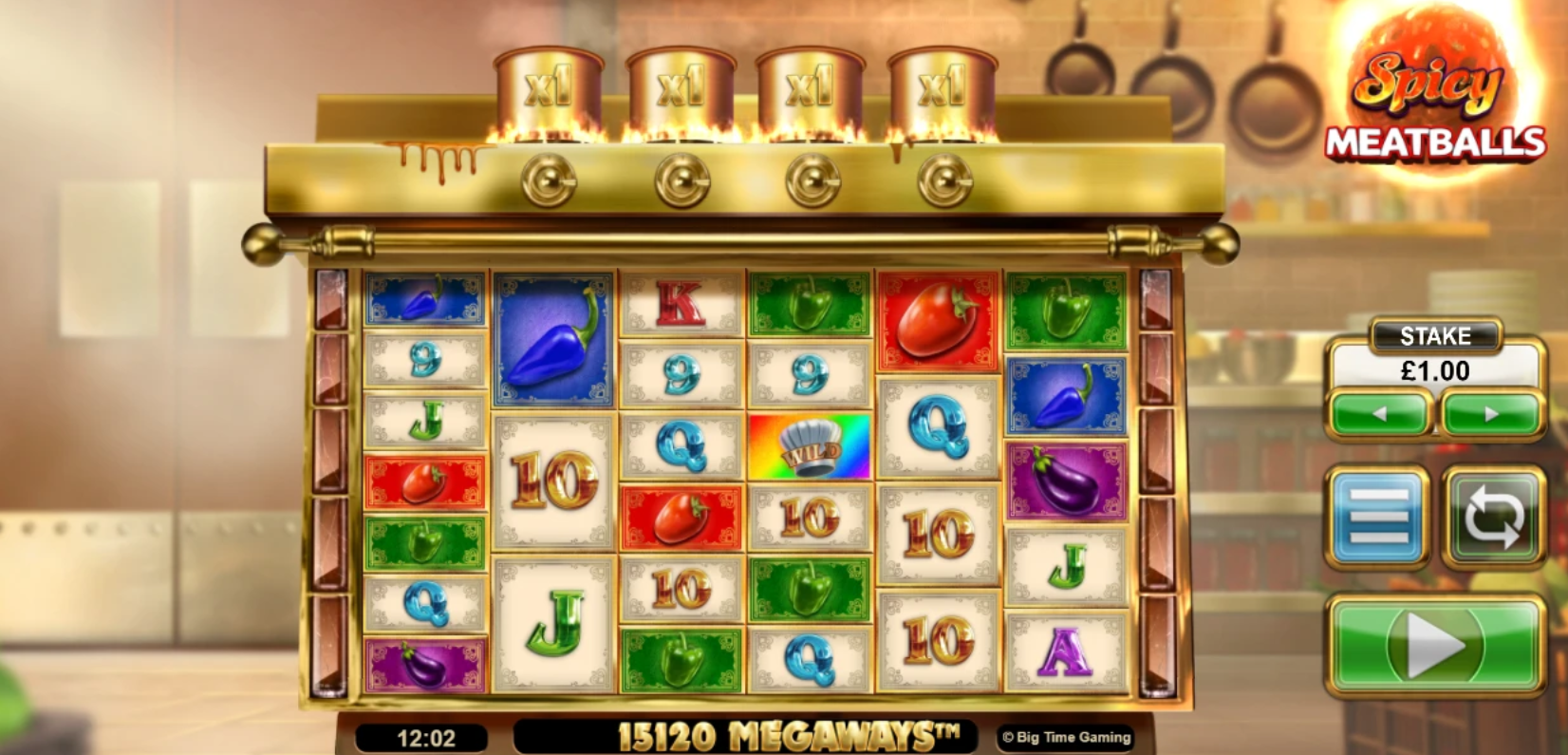The image size is (1568, 755).
Task: Click the £1.00 stake display
Action: coord(1434,371)
